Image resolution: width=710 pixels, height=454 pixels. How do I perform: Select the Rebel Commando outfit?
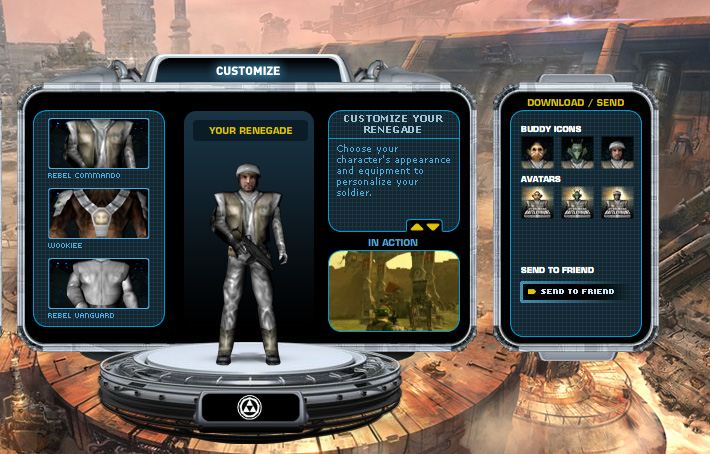click(98, 143)
